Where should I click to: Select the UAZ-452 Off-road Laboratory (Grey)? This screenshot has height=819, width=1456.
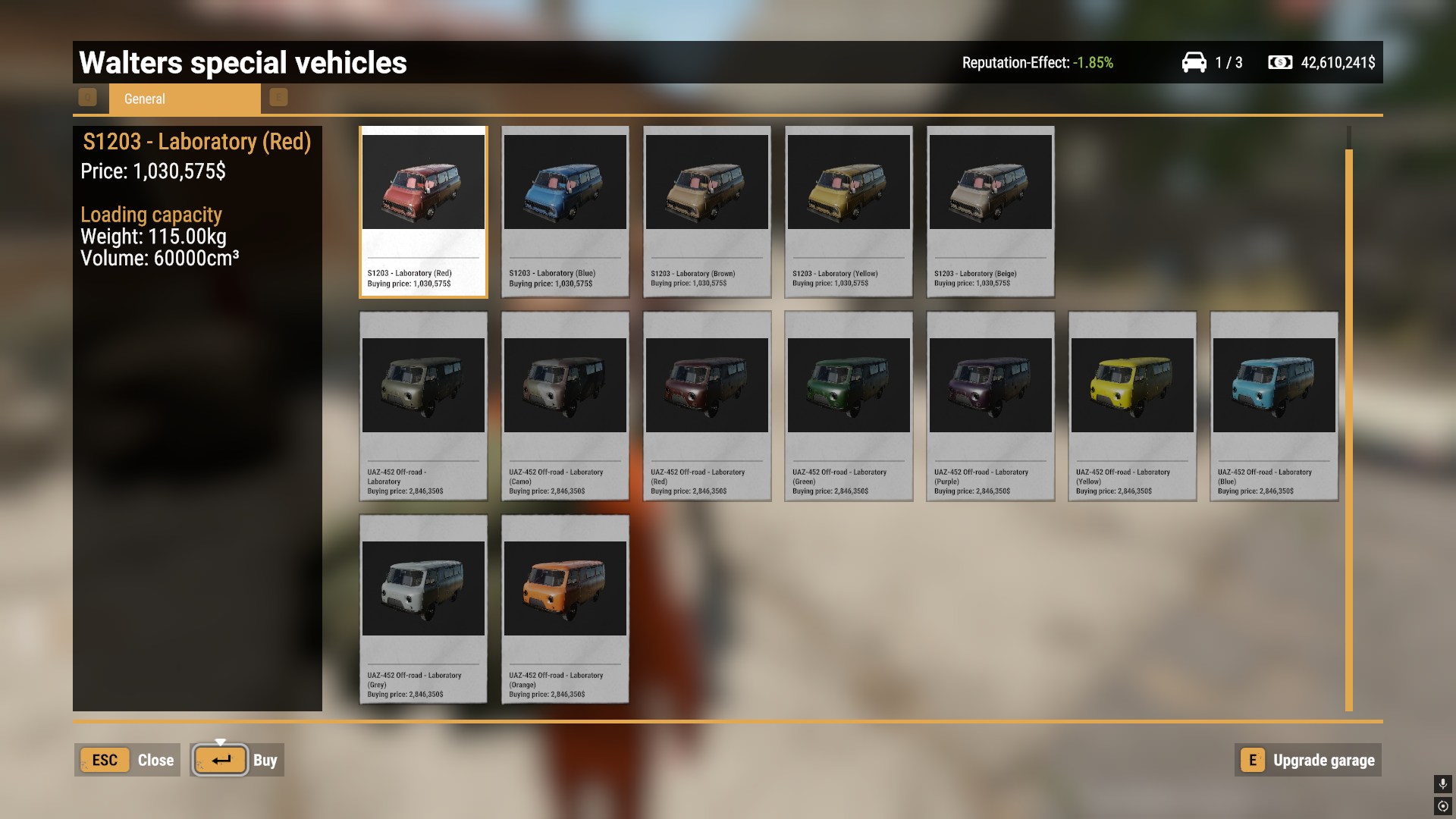[x=423, y=610]
